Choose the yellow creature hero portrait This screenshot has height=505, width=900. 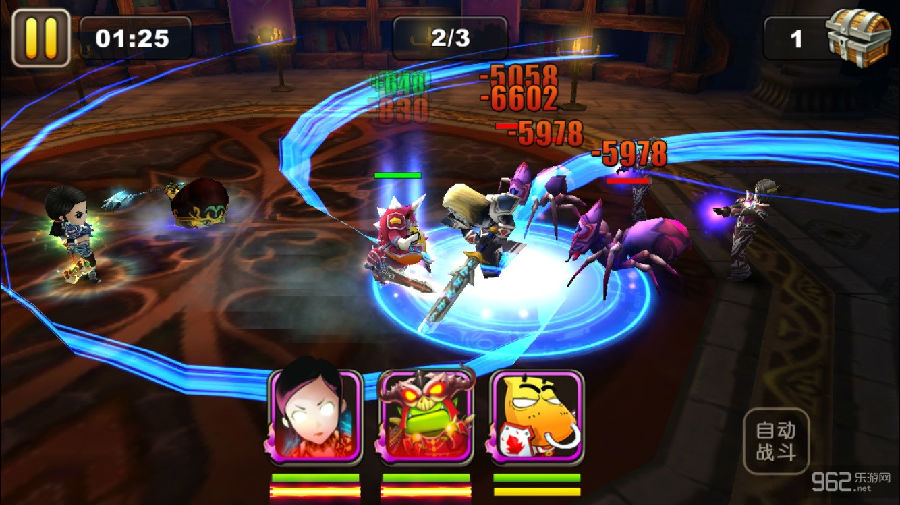pyautogui.click(x=537, y=416)
